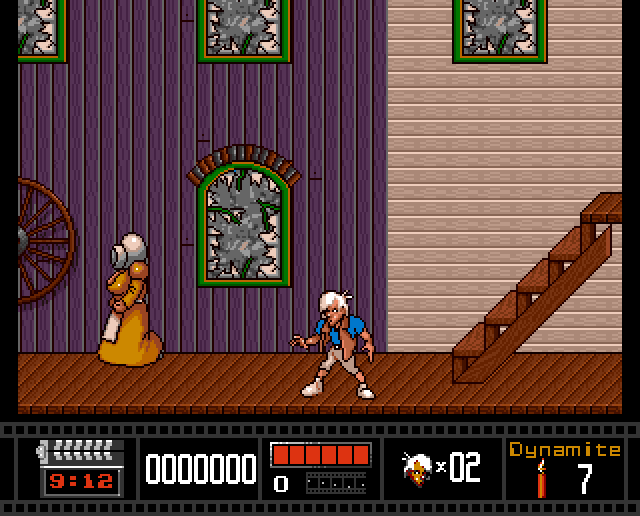This screenshot has width=640, height=516.
Task: Click the film strip icon under the health bar
Action: point(336,483)
